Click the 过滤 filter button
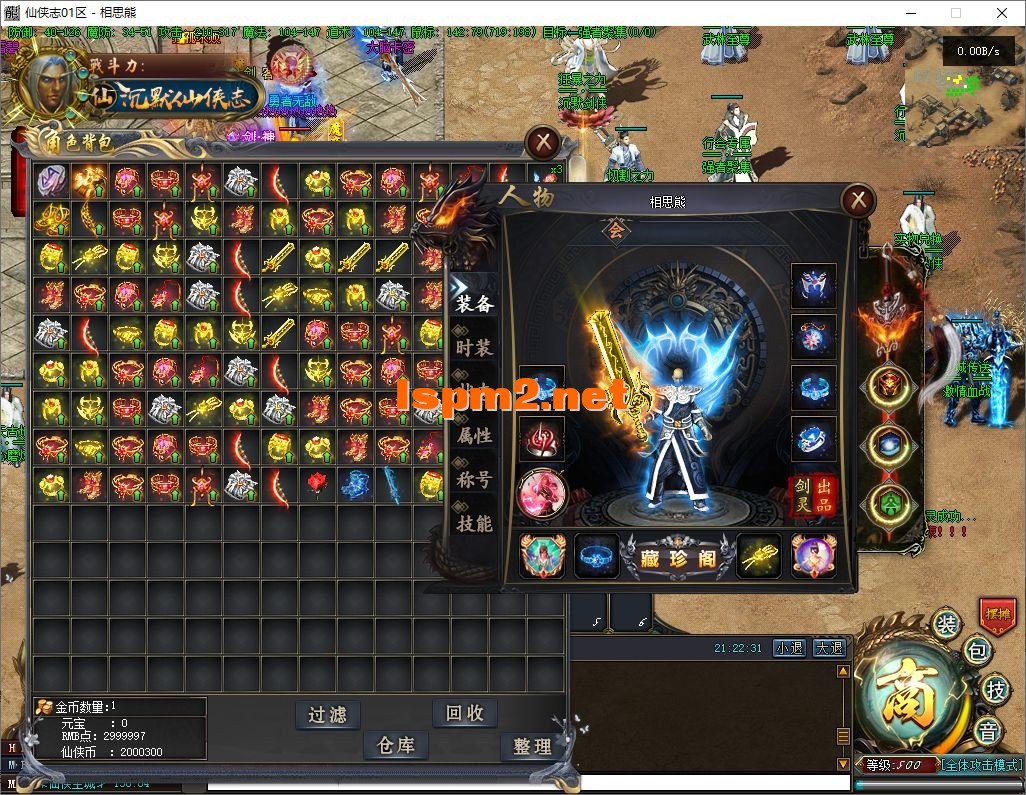The width and height of the screenshot is (1026, 795). (x=327, y=714)
